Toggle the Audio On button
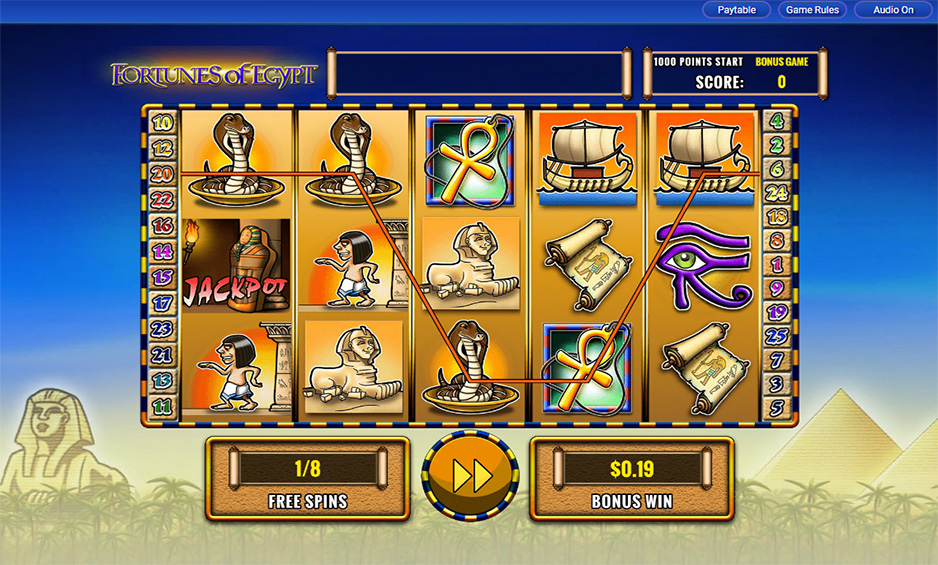This screenshot has height=565, width=938. point(893,10)
